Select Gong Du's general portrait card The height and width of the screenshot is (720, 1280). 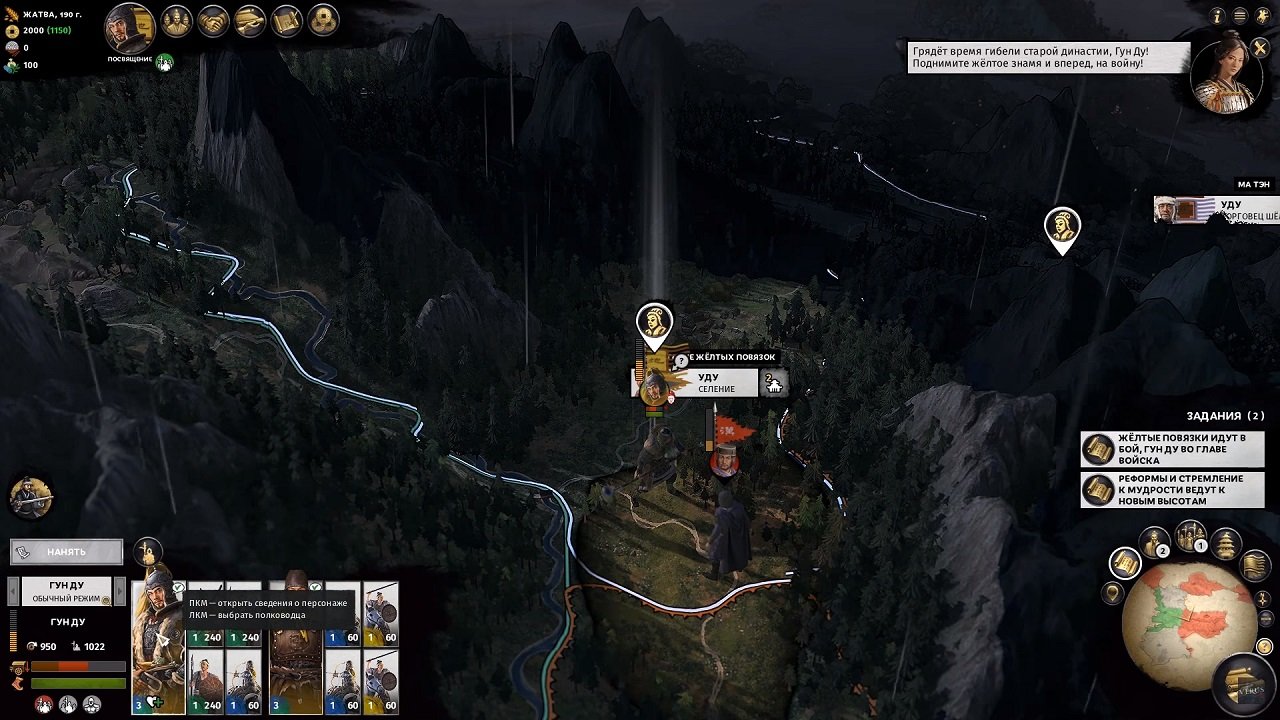(158, 638)
